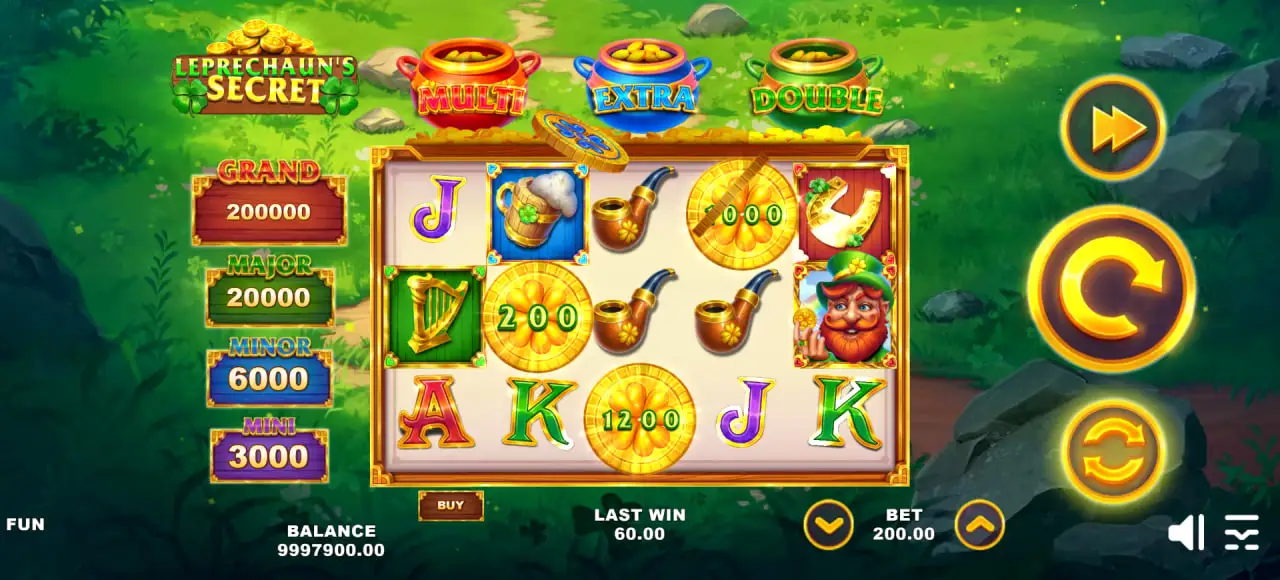Buy the bonus feature

450,505
